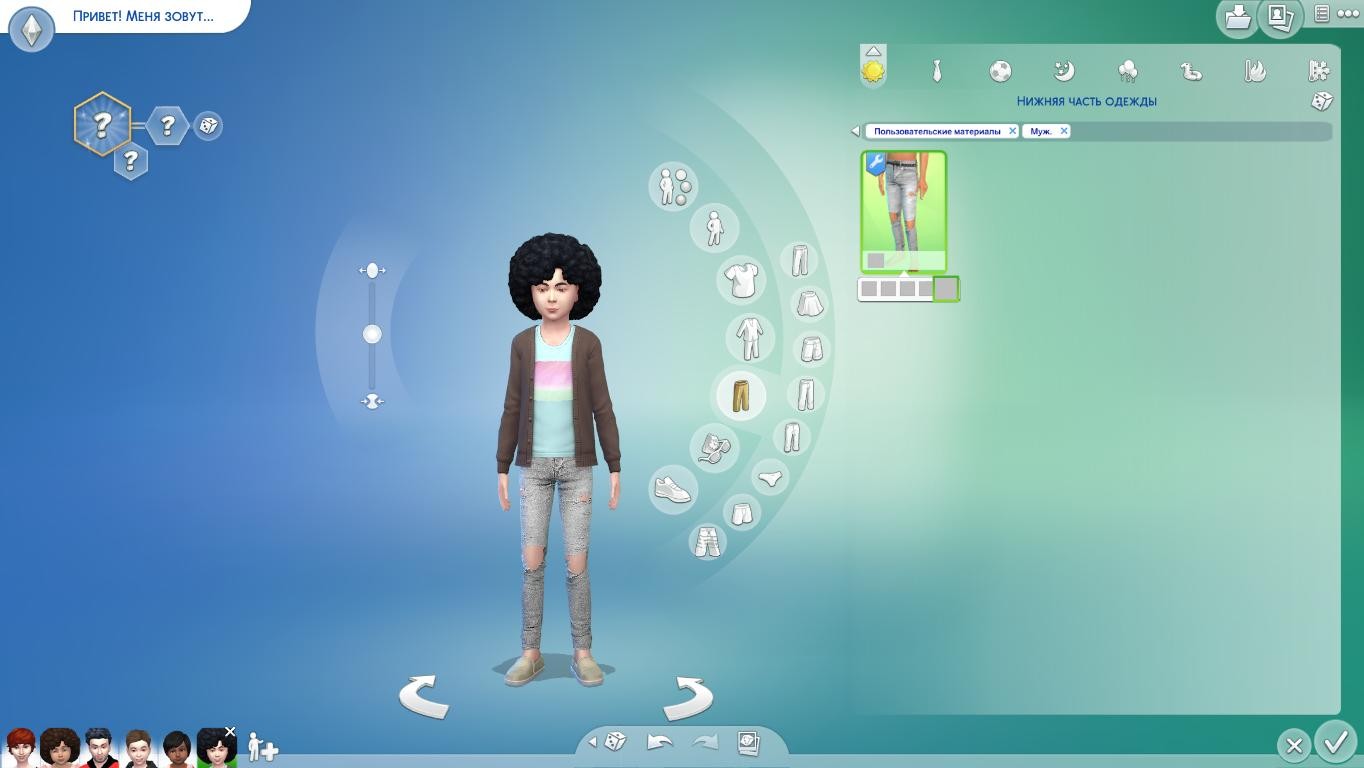This screenshot has height=768, width=1364.
Task: Add a new Sim to the household
Action: pos(262,747)
